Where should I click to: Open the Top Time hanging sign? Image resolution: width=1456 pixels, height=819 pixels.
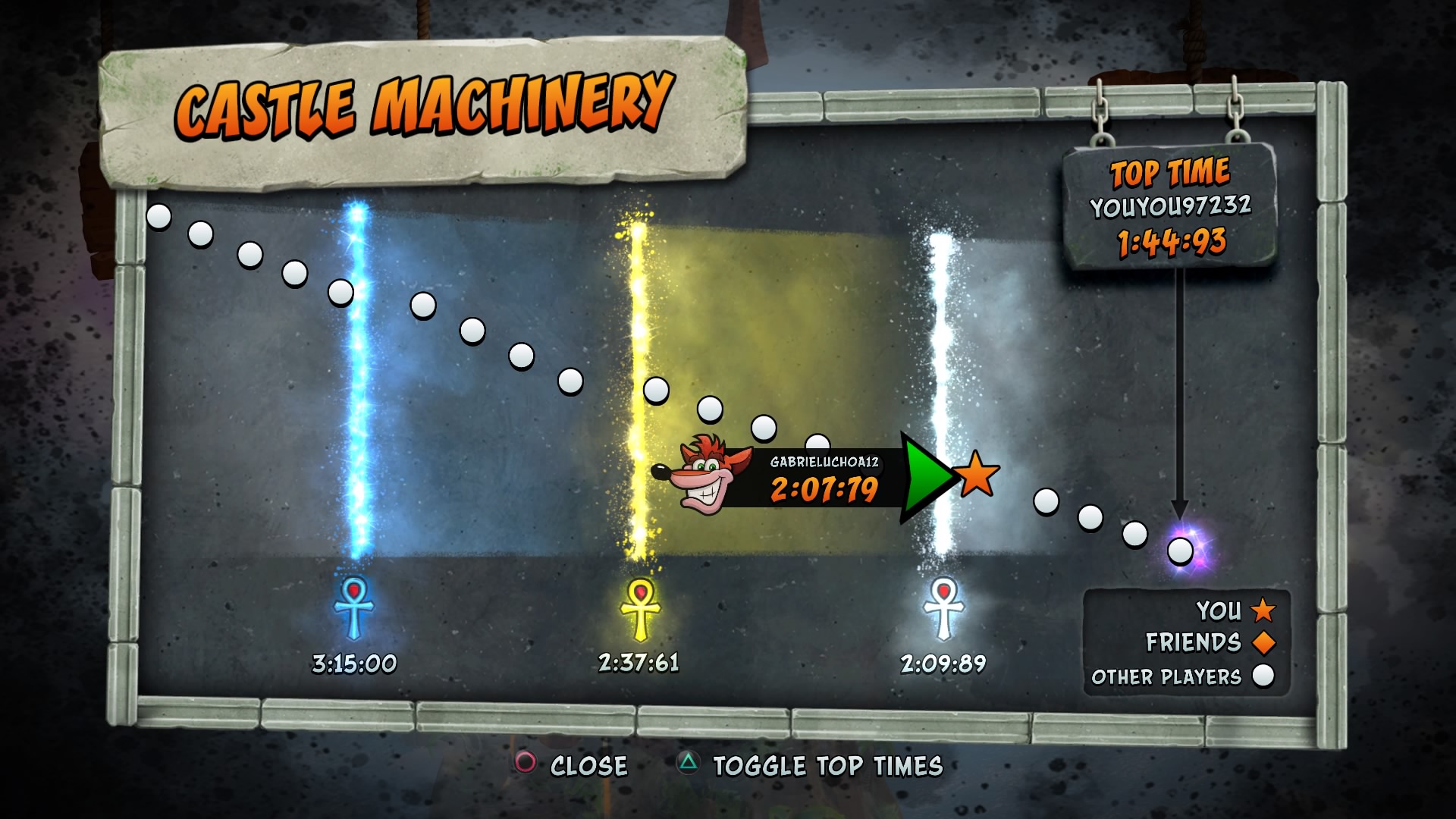point(1169,206)
